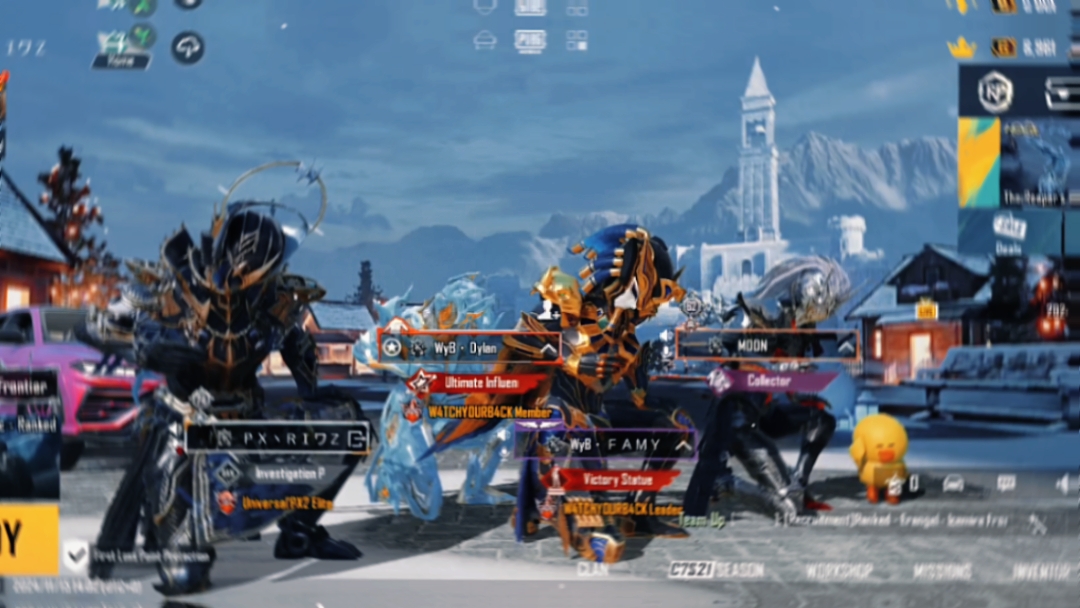Open the RP Royale Pass badge
Viewport: 1080px width, 608px height.
tap(995, 92)
